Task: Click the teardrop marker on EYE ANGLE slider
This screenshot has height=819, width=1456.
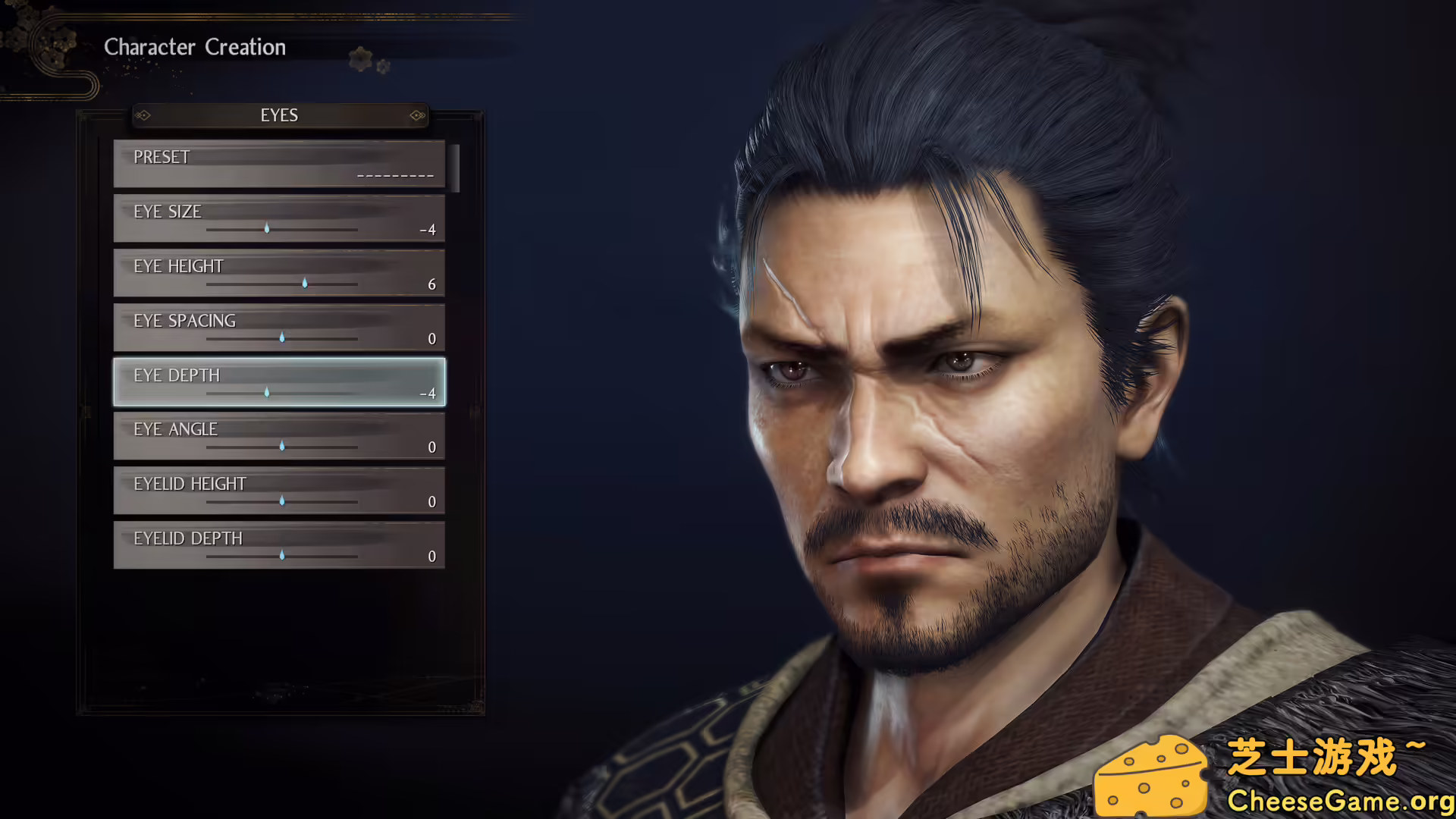Action: click(x=281, y=447)
